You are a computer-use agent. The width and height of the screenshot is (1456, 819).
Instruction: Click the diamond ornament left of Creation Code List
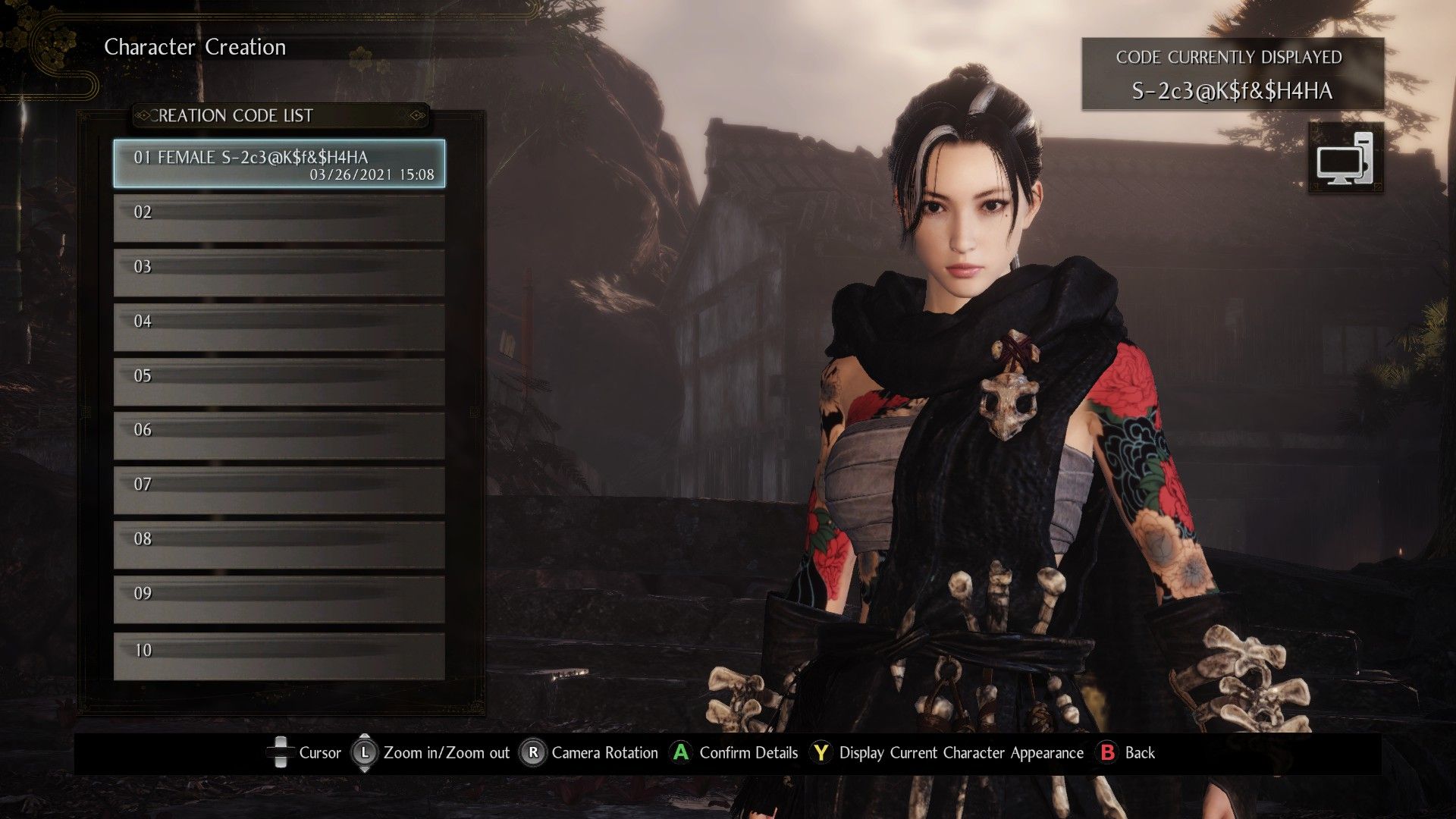pos(144,115)
